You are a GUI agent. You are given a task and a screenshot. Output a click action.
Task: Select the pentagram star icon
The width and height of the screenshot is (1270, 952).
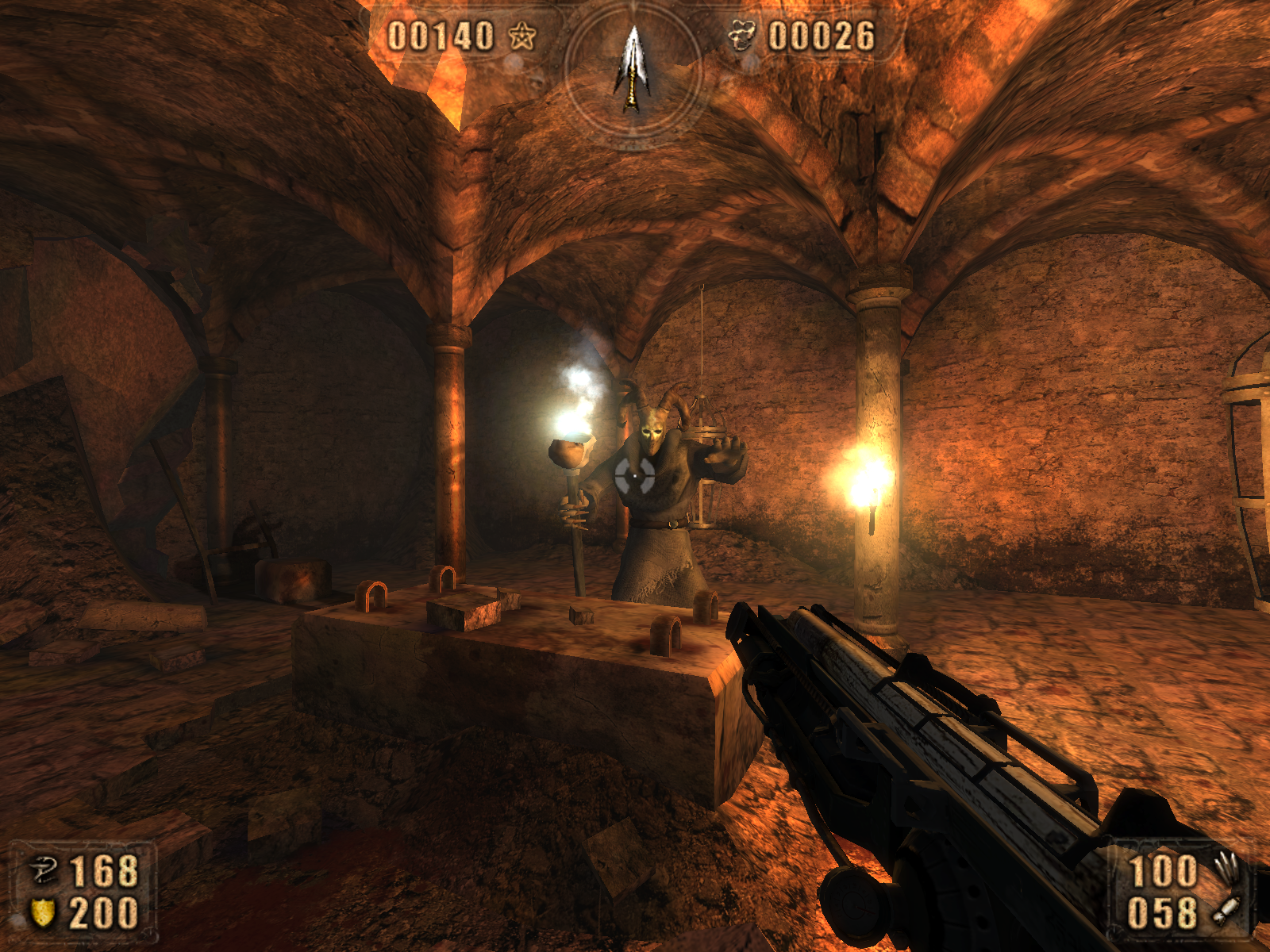coord(522,36)
